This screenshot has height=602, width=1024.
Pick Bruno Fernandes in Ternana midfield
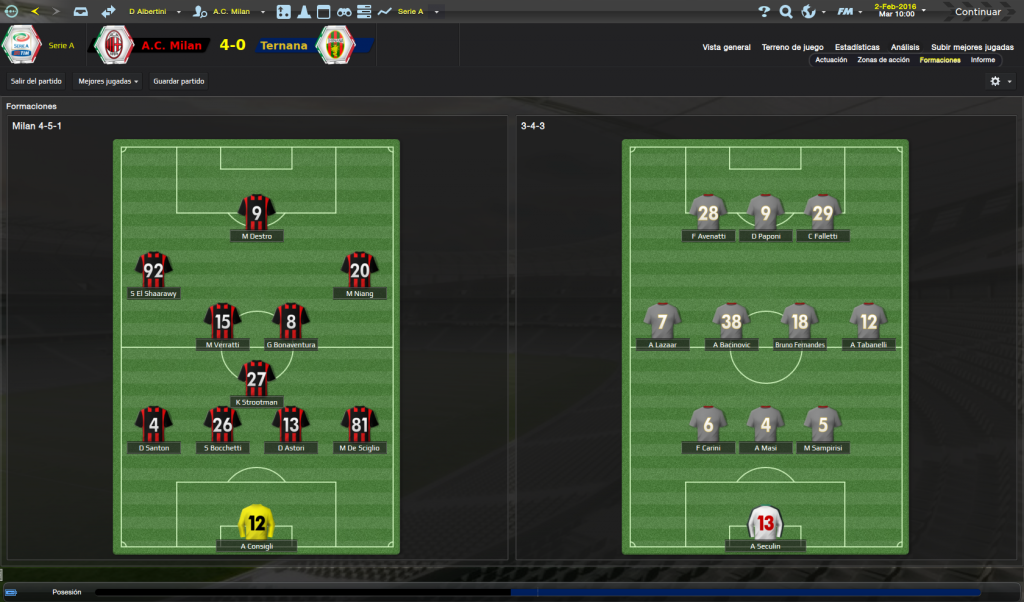point(800,321)
